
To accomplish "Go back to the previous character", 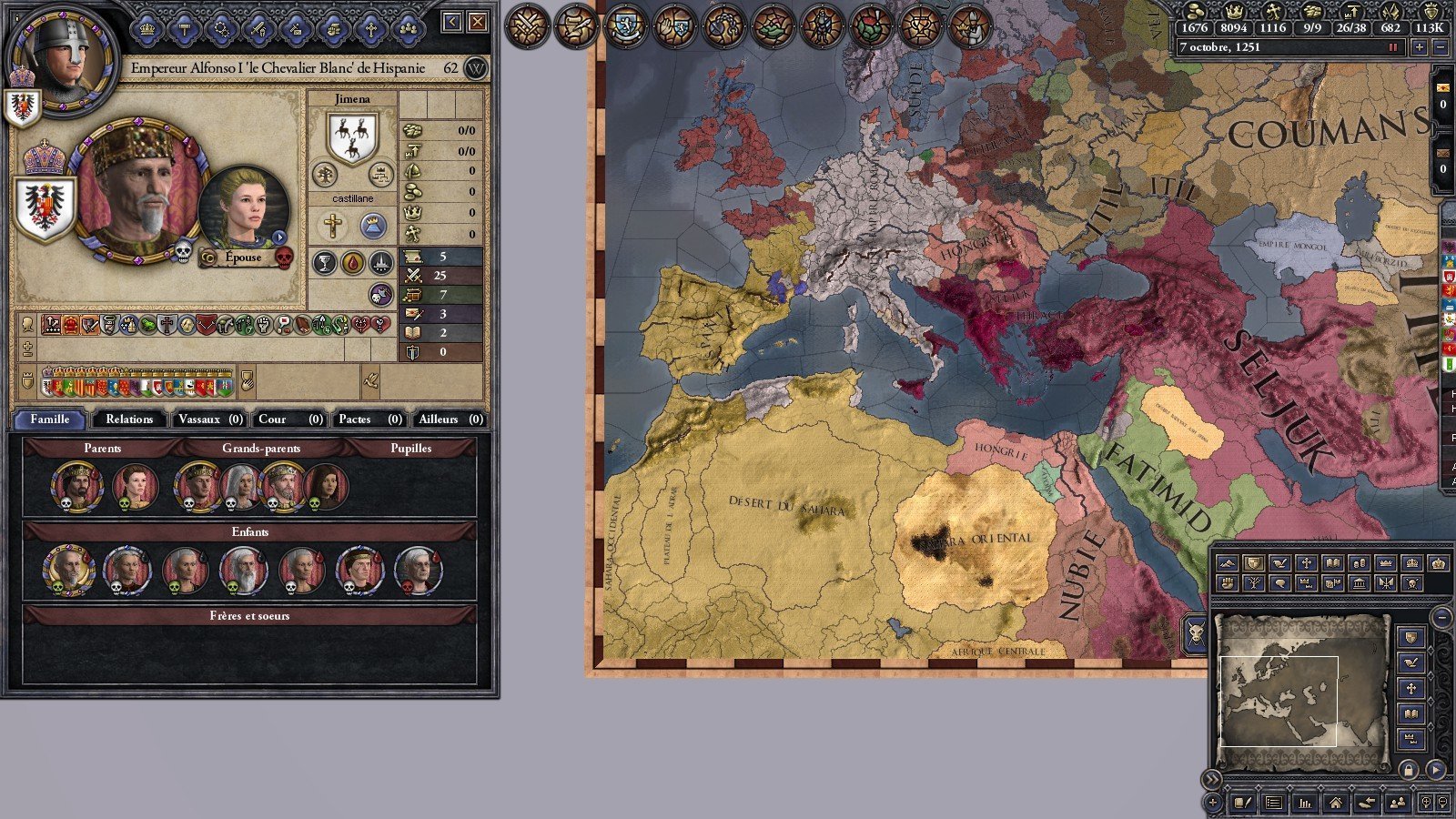I will click(452, 22).
